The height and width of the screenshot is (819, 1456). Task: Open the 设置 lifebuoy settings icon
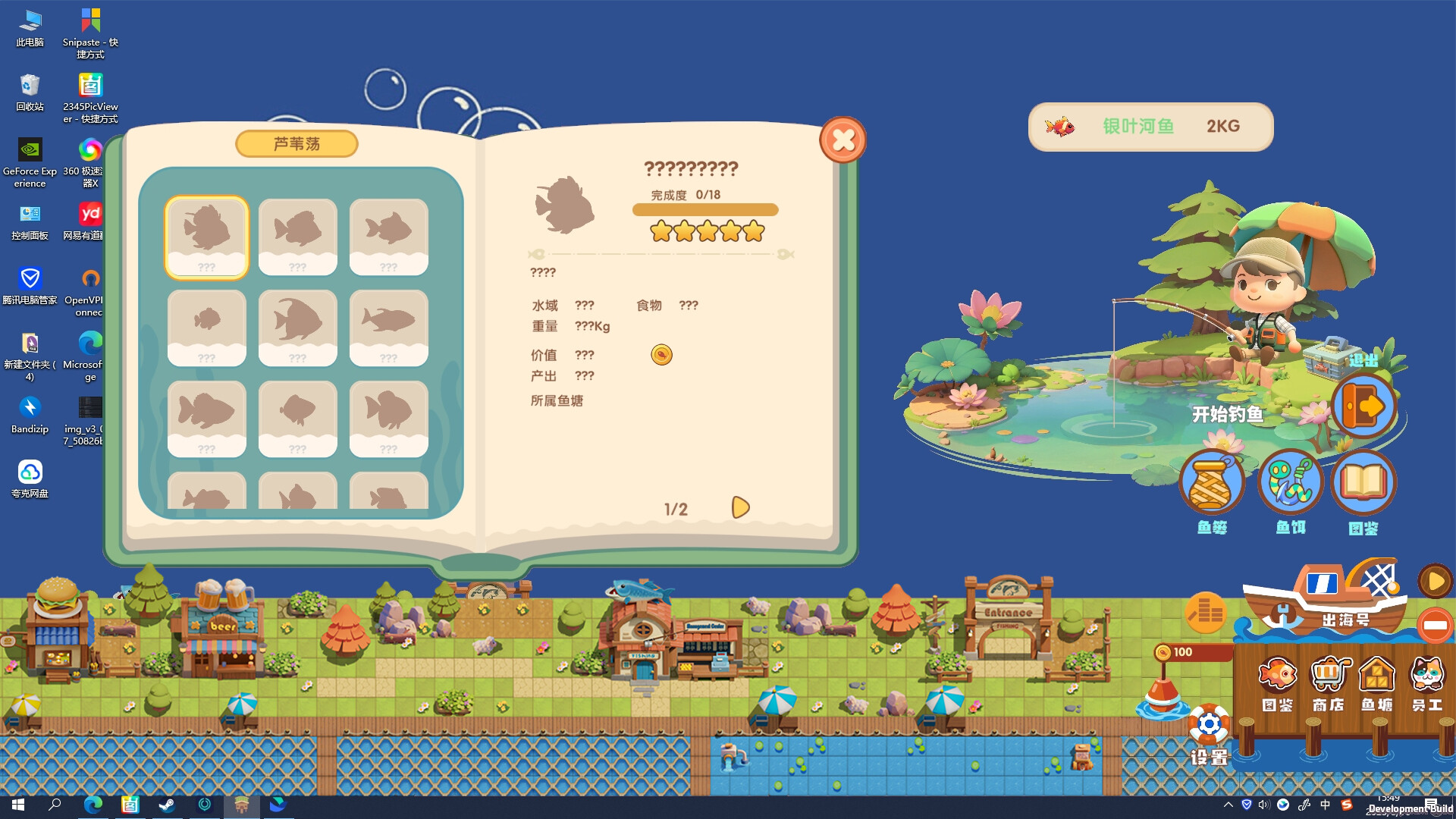[1209, 724]
